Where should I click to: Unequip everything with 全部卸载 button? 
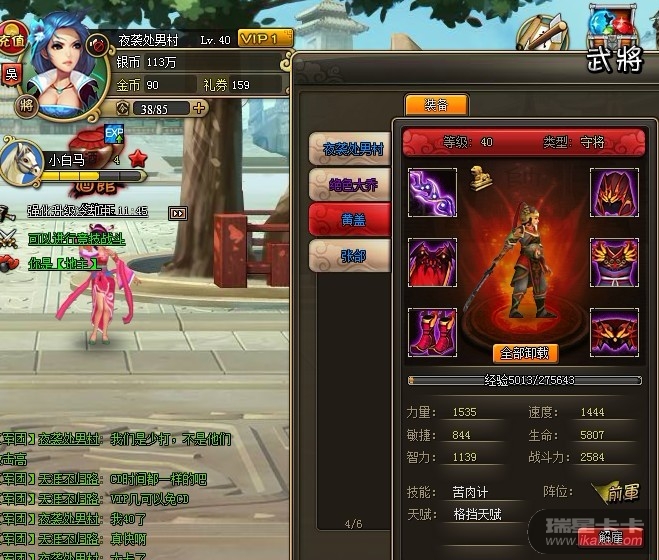[x=524, y=353]
